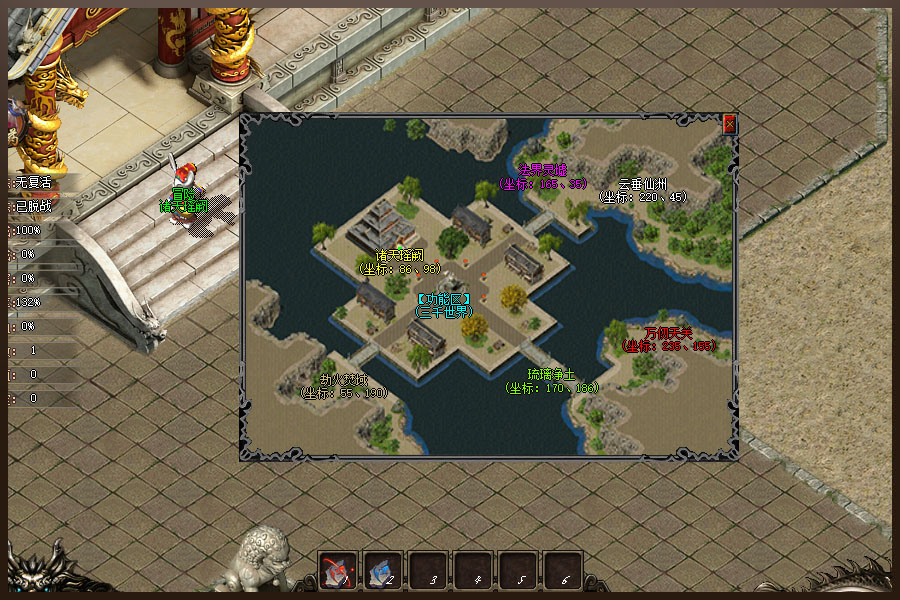The height and width of the screenshot is (600, 900).
Task: Choose the 琉璃净土 map location
Action: pyautogui.click(x=551, y=381)
